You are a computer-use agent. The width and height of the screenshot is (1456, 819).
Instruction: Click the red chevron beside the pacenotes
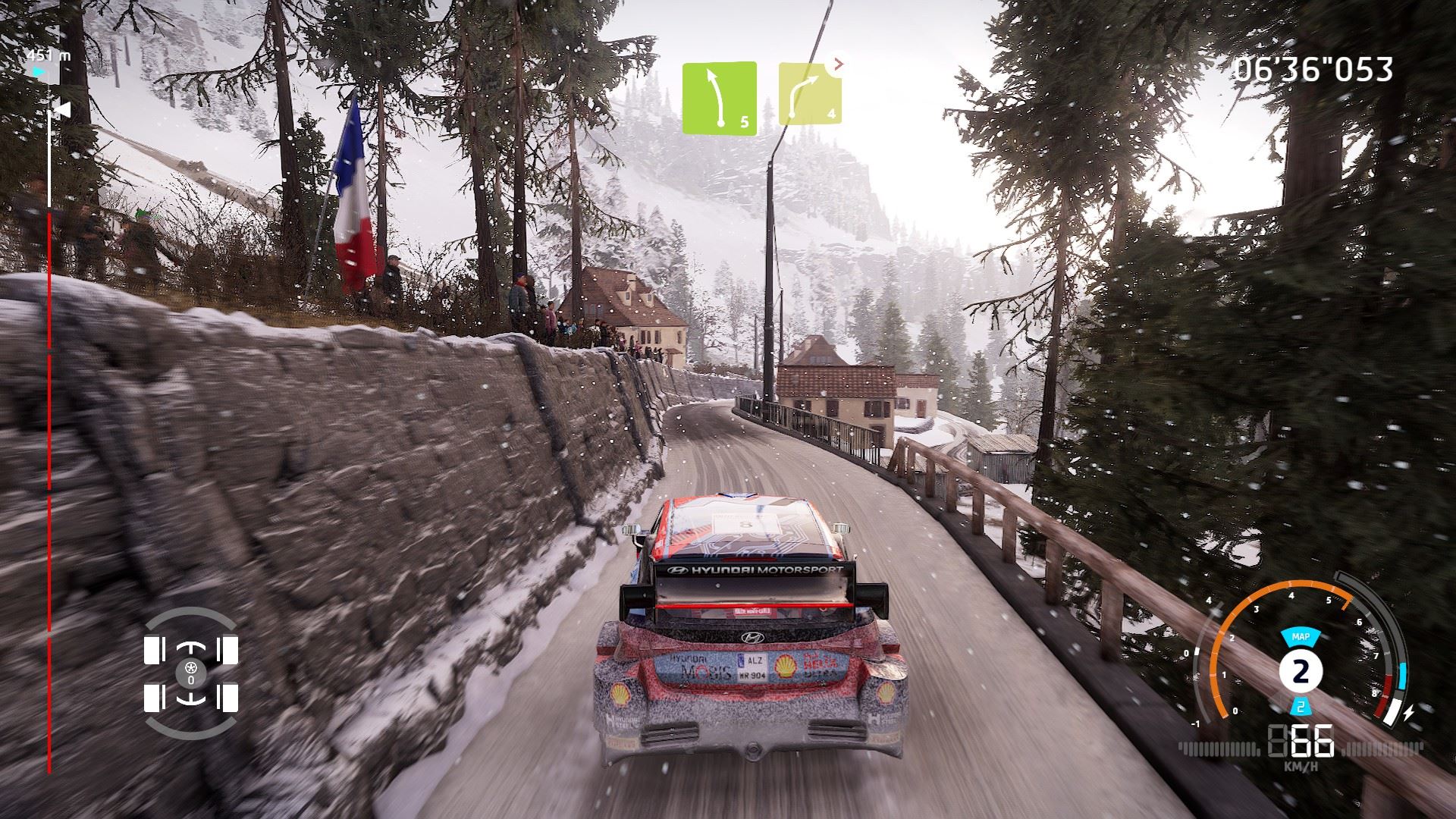(837, 64)
